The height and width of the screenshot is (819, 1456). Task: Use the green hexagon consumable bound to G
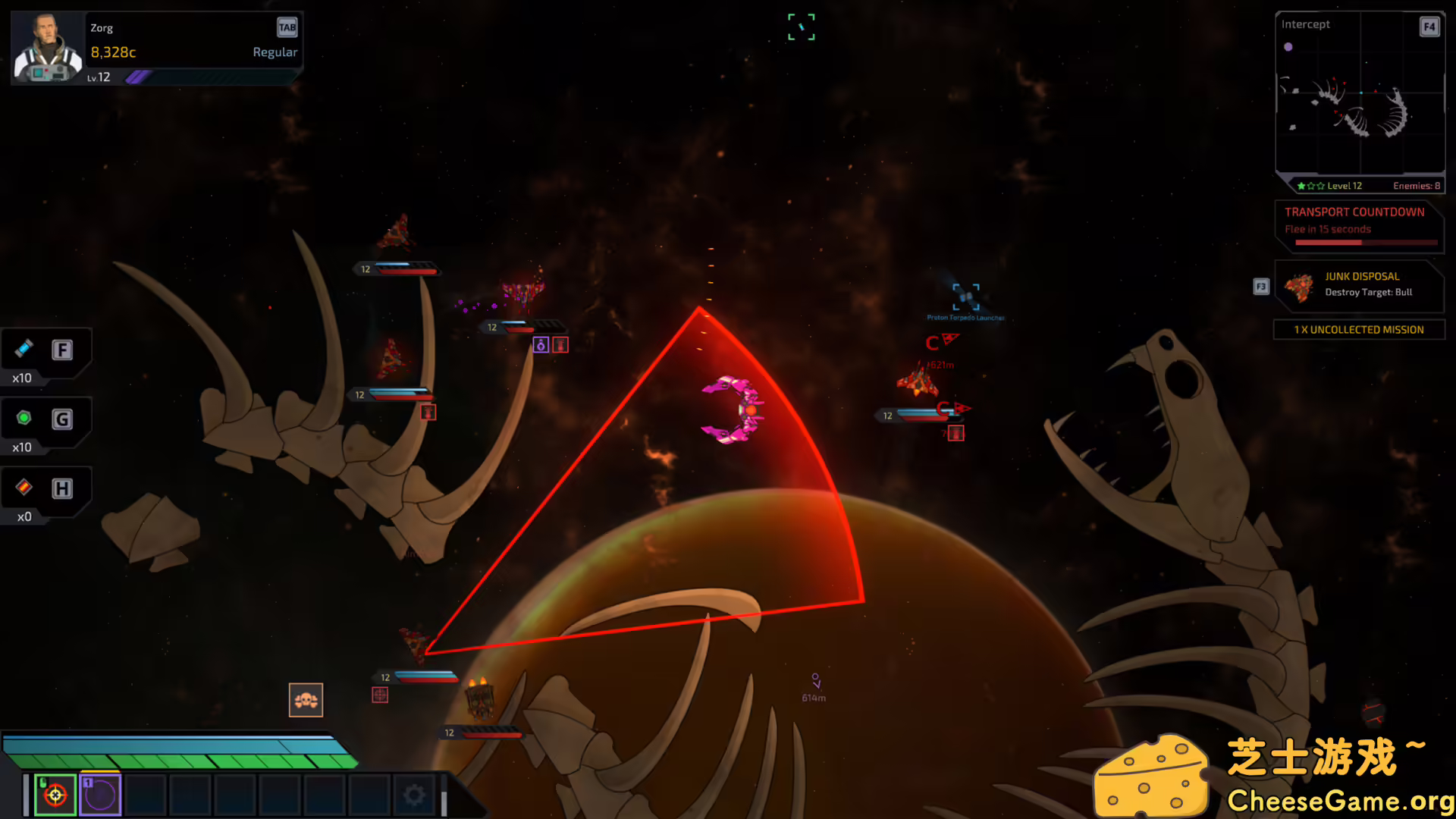[x=24, y=419]
